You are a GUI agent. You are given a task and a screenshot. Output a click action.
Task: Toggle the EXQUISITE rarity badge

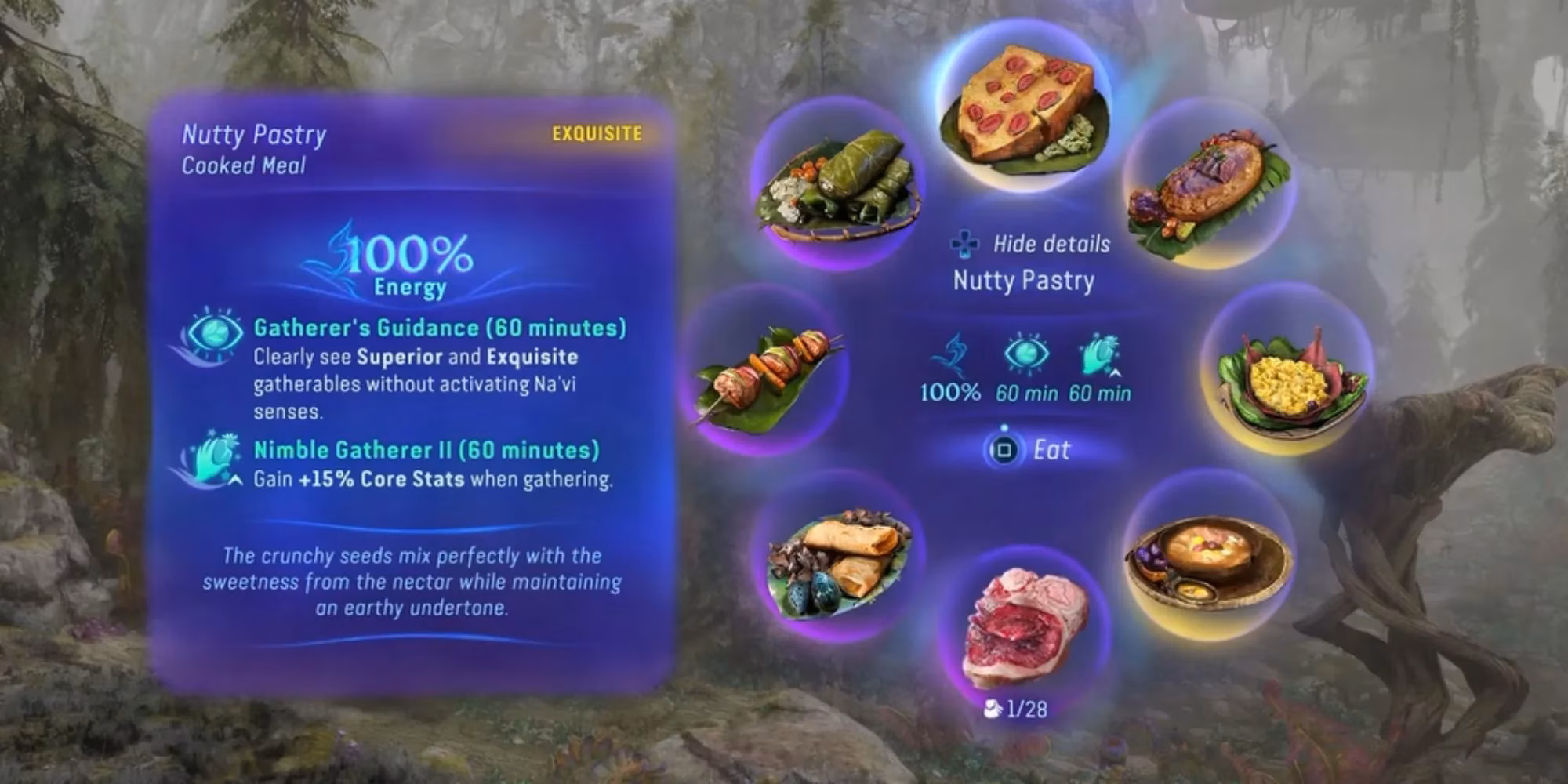click(596, 133)
